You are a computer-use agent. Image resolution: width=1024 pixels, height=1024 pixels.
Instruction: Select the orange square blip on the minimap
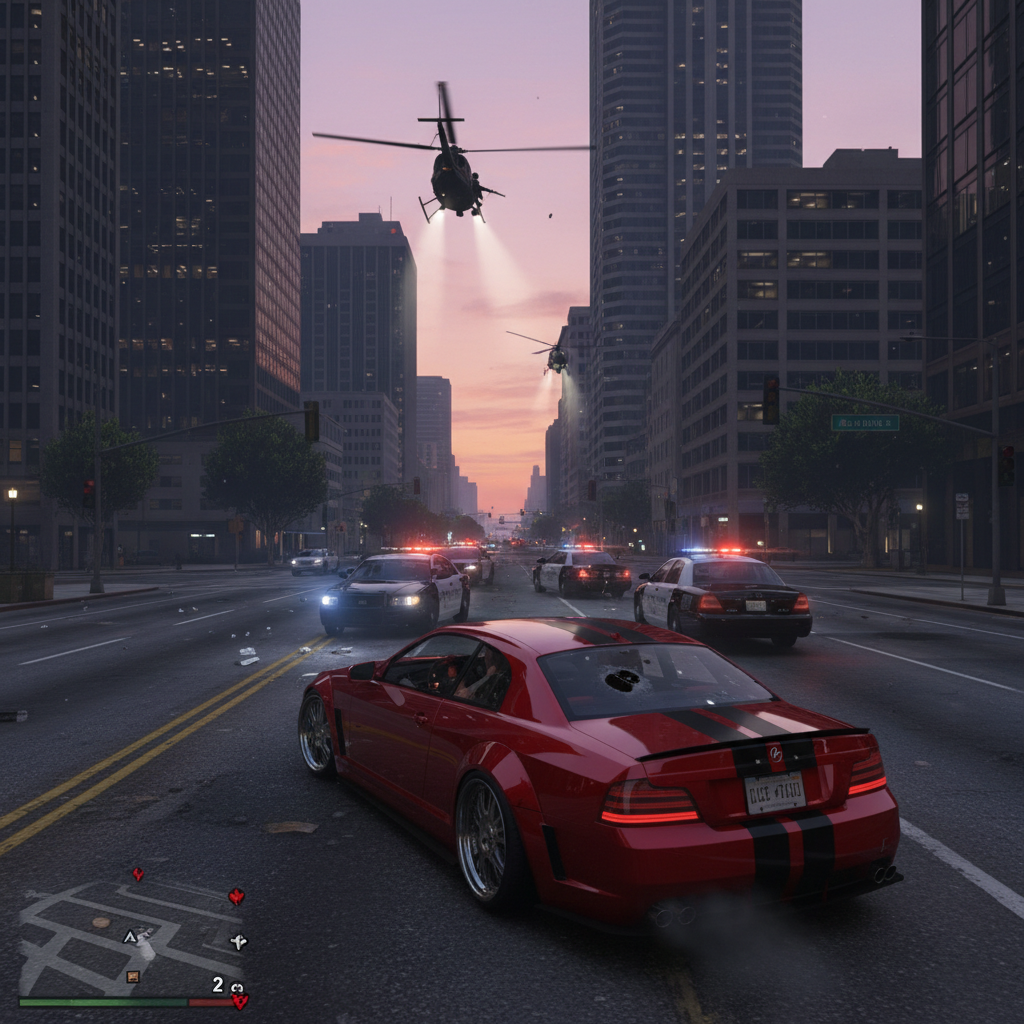point(133,976)
